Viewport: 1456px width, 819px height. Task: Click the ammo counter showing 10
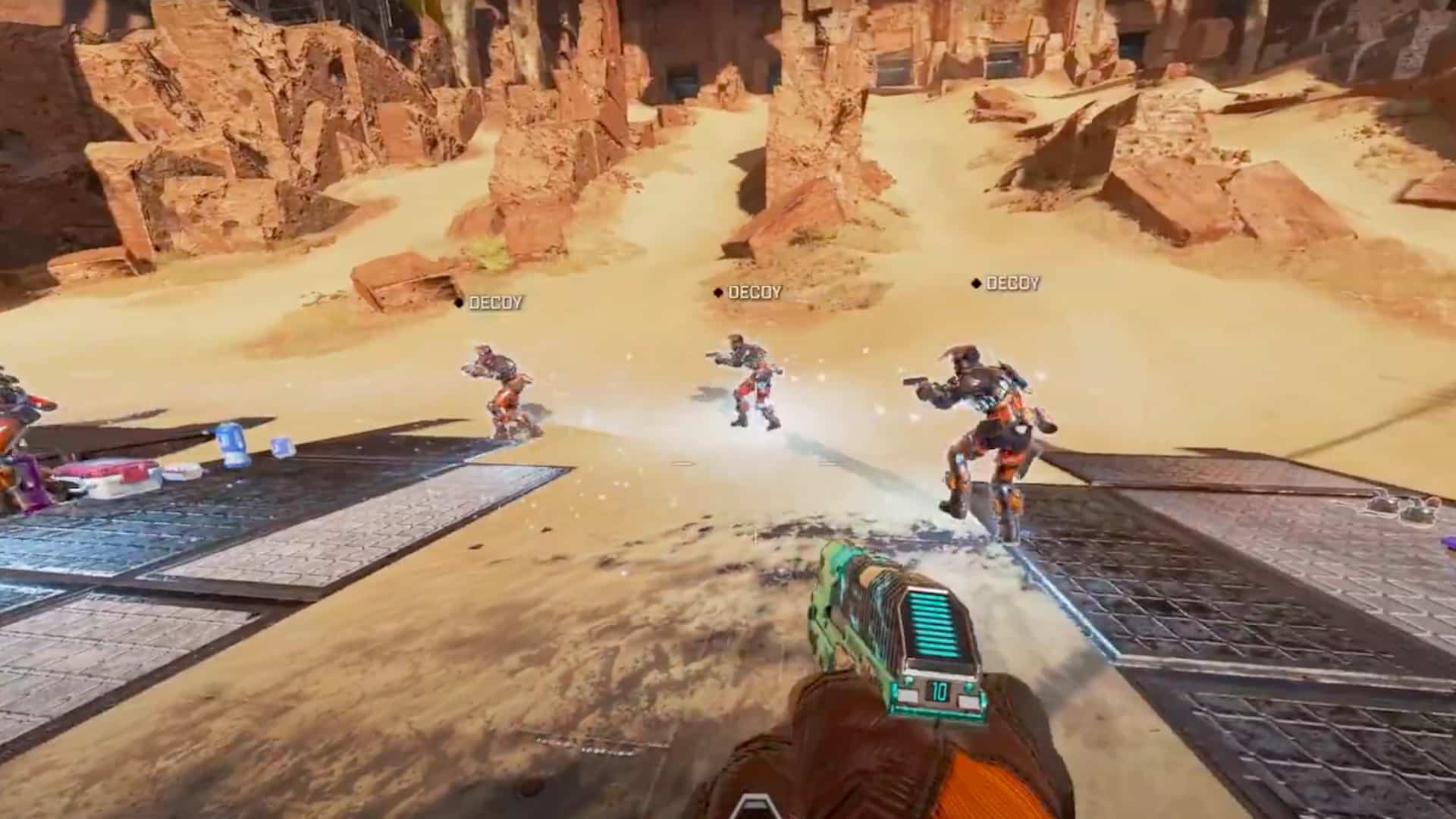[939, 692]
